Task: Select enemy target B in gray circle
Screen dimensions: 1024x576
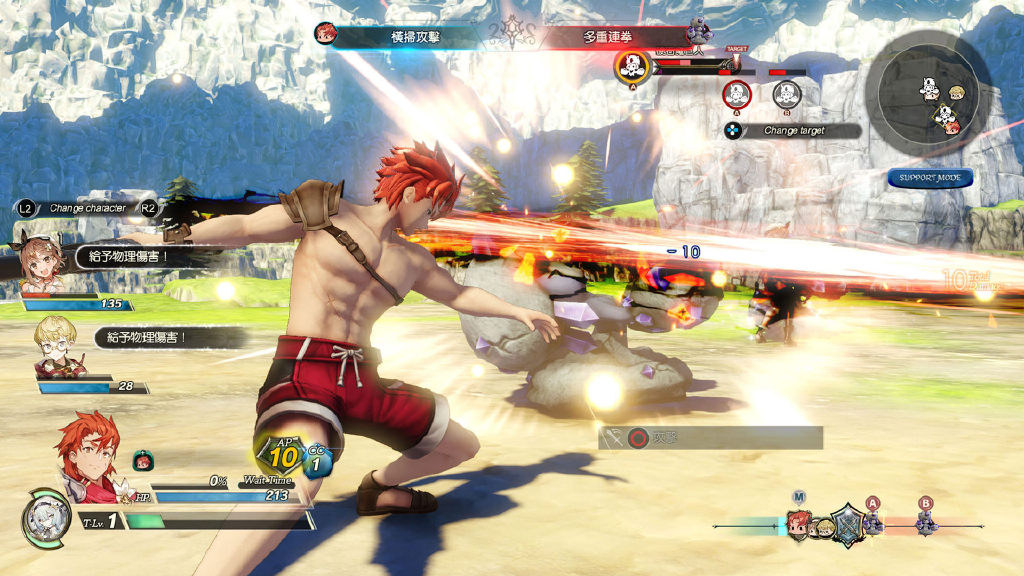Action: 787,95
